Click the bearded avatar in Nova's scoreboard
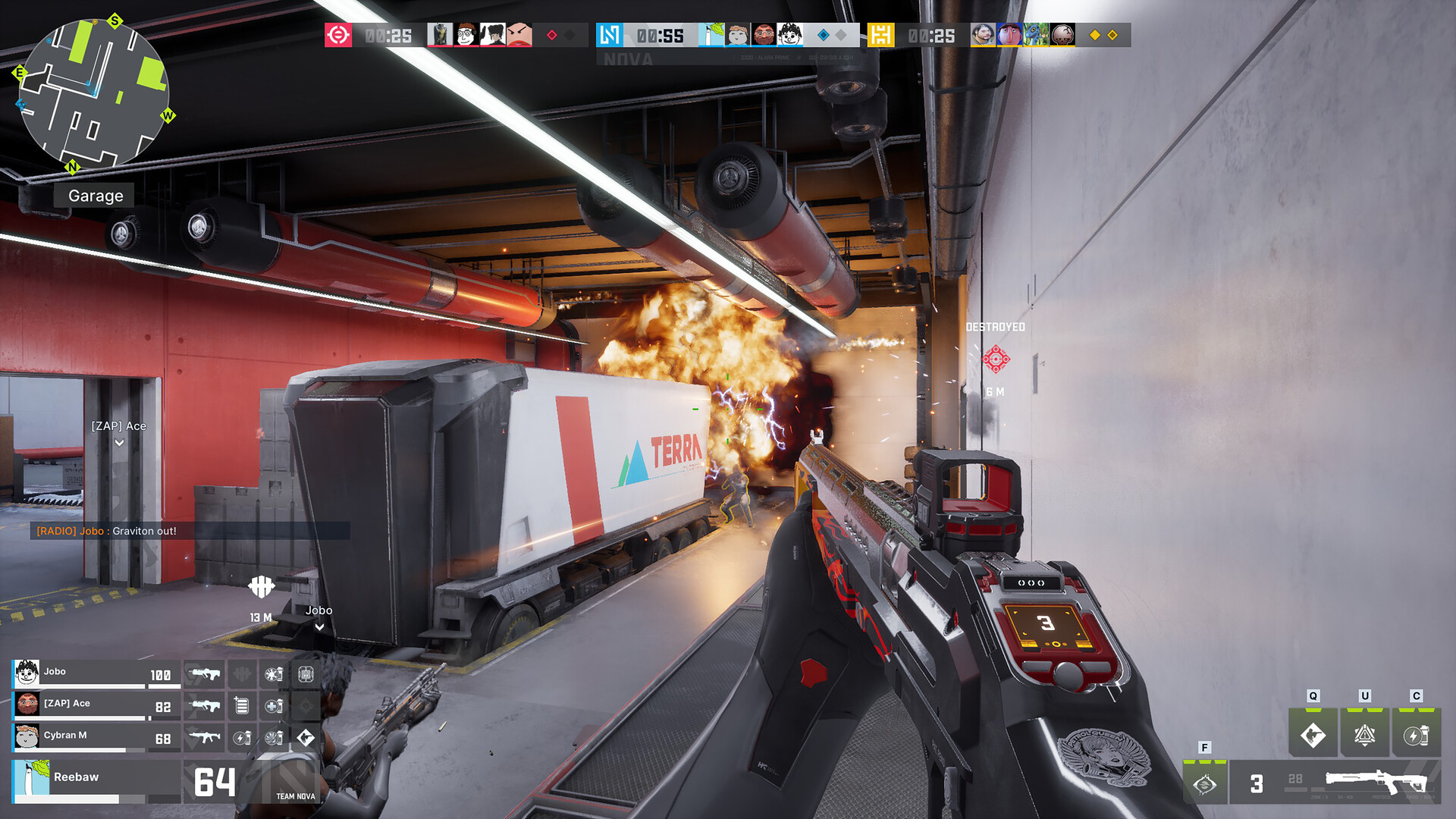 point(764,35)
